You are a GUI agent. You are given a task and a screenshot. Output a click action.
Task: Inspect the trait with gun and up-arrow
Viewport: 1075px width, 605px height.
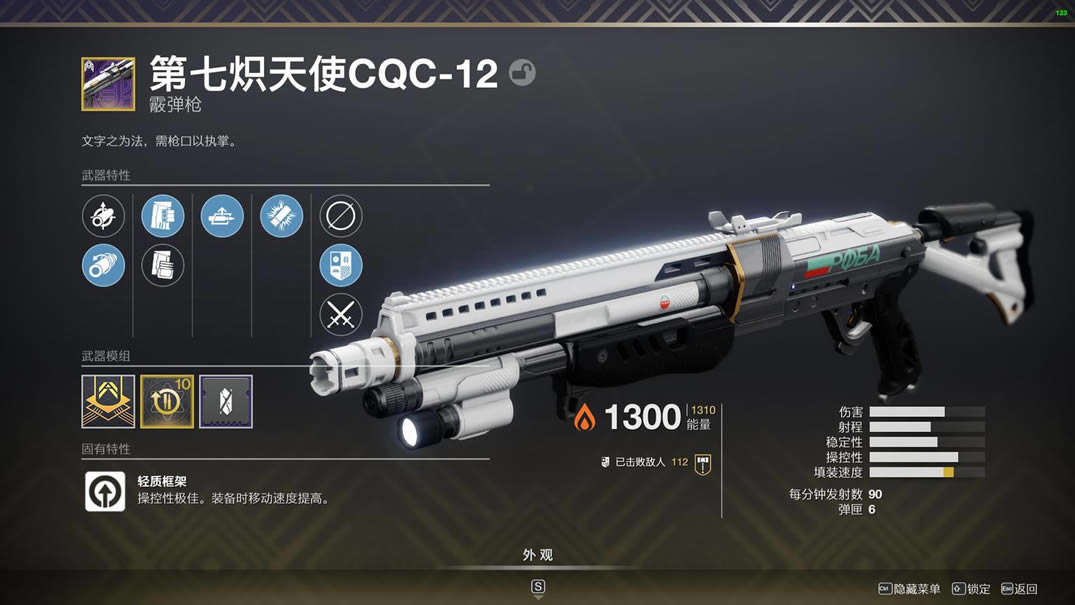pos(222,216)
